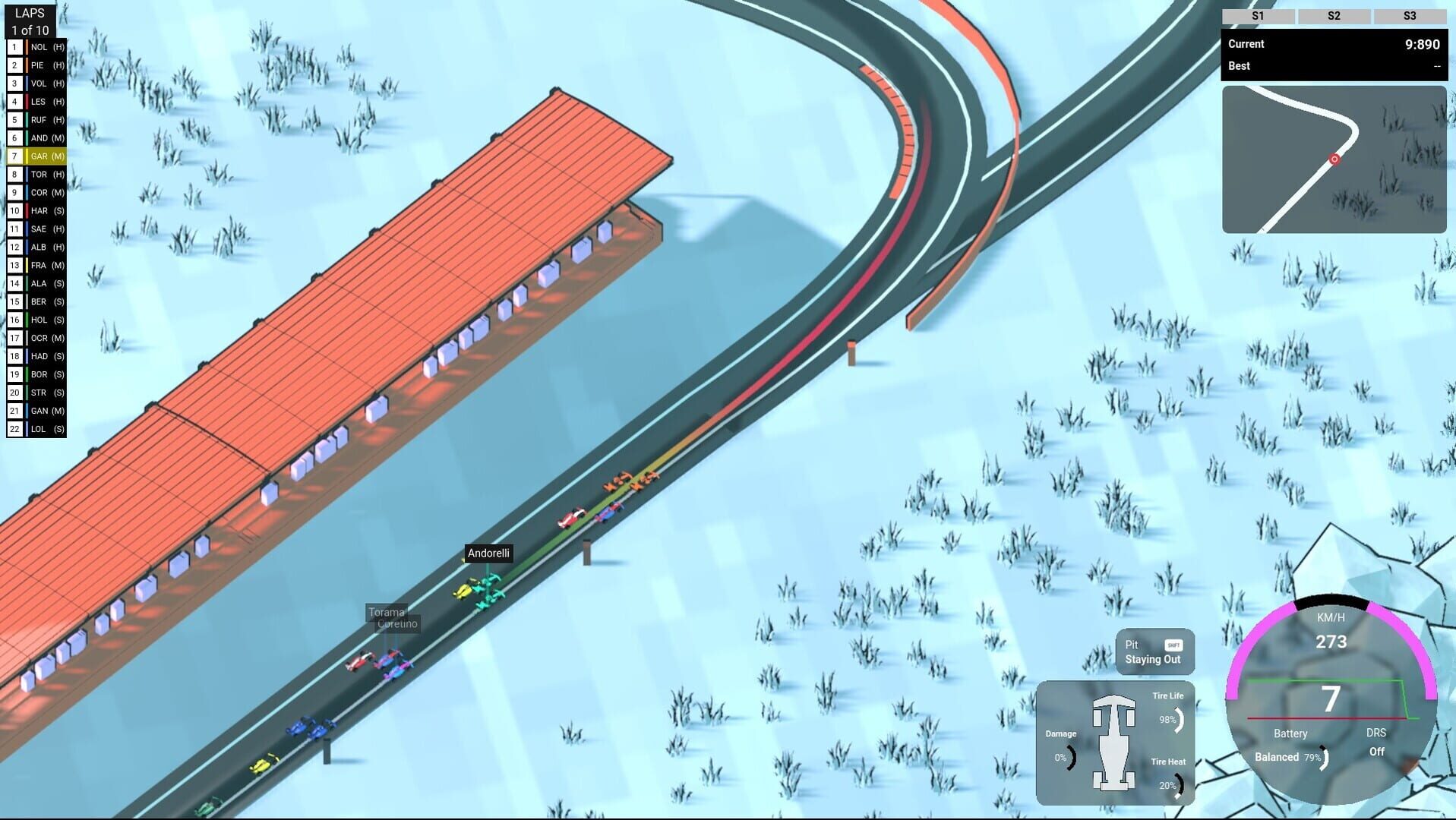Screen dimensions: 1456x820
Task: Select the S2 sector tab
Action: 1334,15
